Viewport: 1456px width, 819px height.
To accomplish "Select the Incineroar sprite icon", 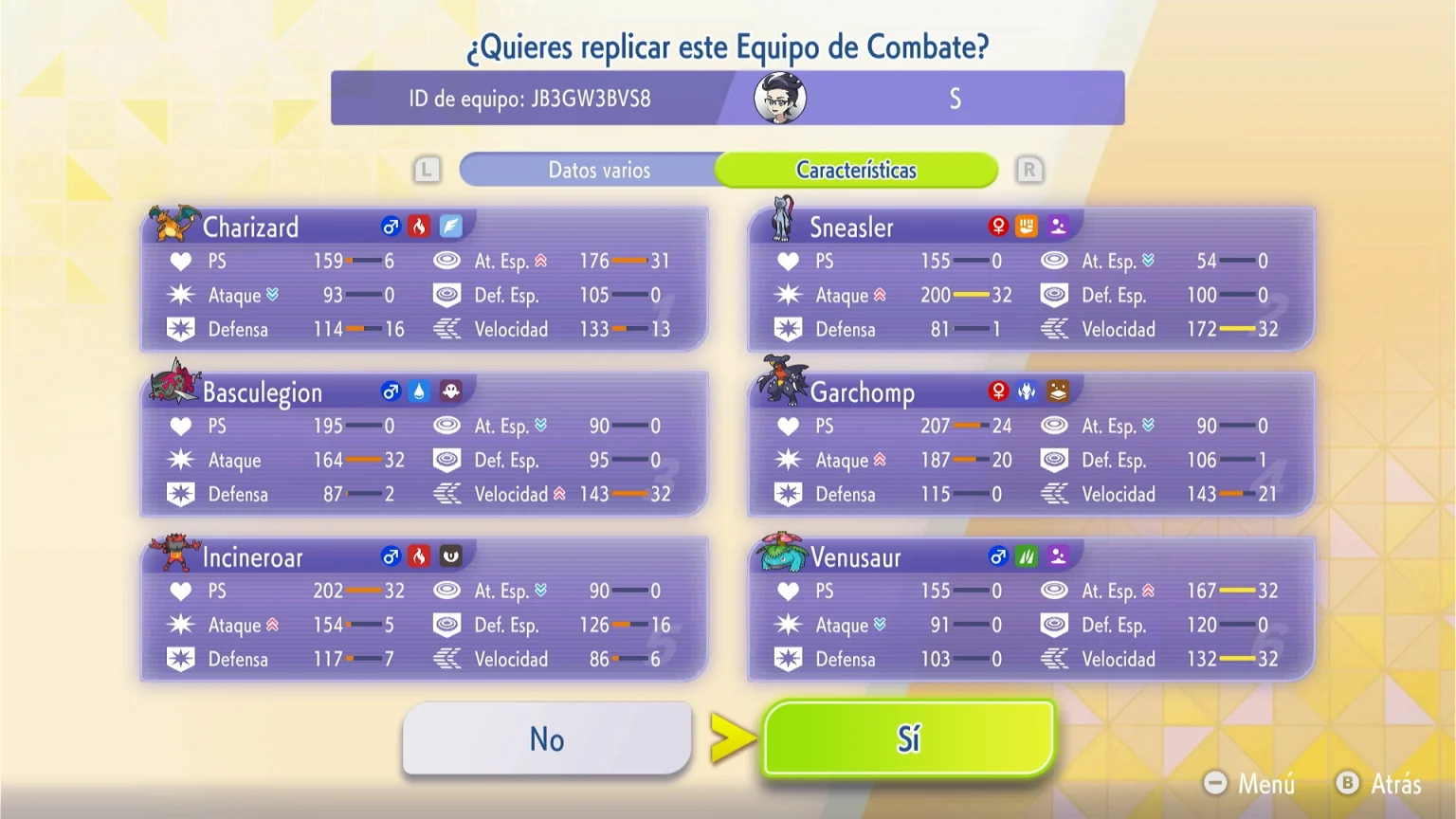I will click(174, 550).
